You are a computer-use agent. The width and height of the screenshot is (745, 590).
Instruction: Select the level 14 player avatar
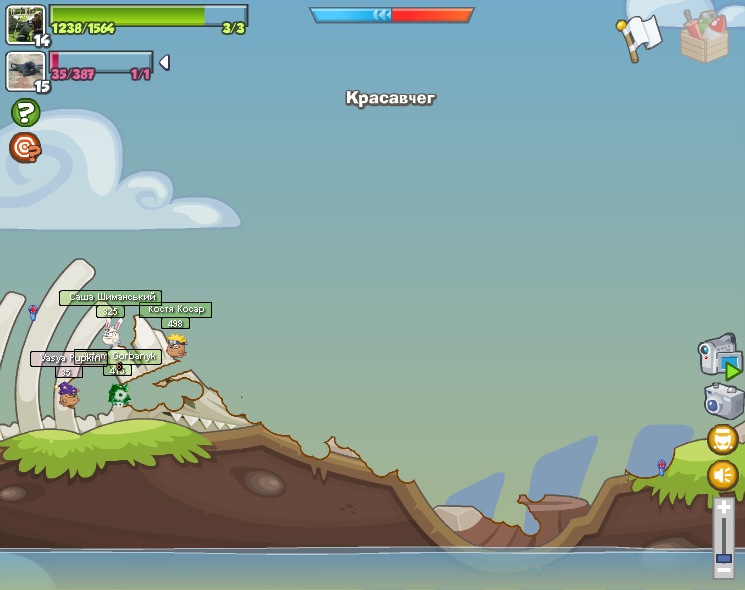25,23
